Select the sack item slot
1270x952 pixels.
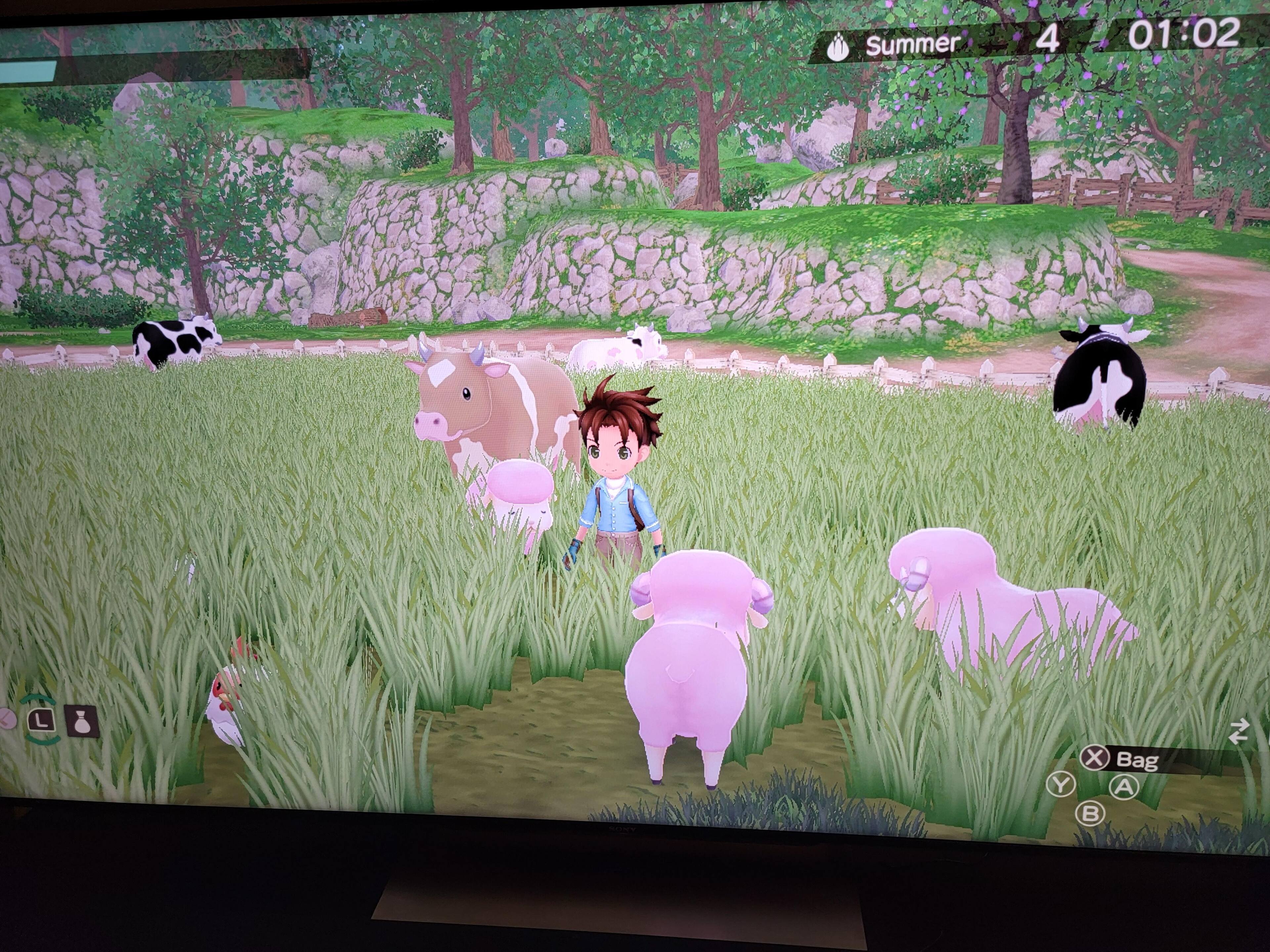82,722
